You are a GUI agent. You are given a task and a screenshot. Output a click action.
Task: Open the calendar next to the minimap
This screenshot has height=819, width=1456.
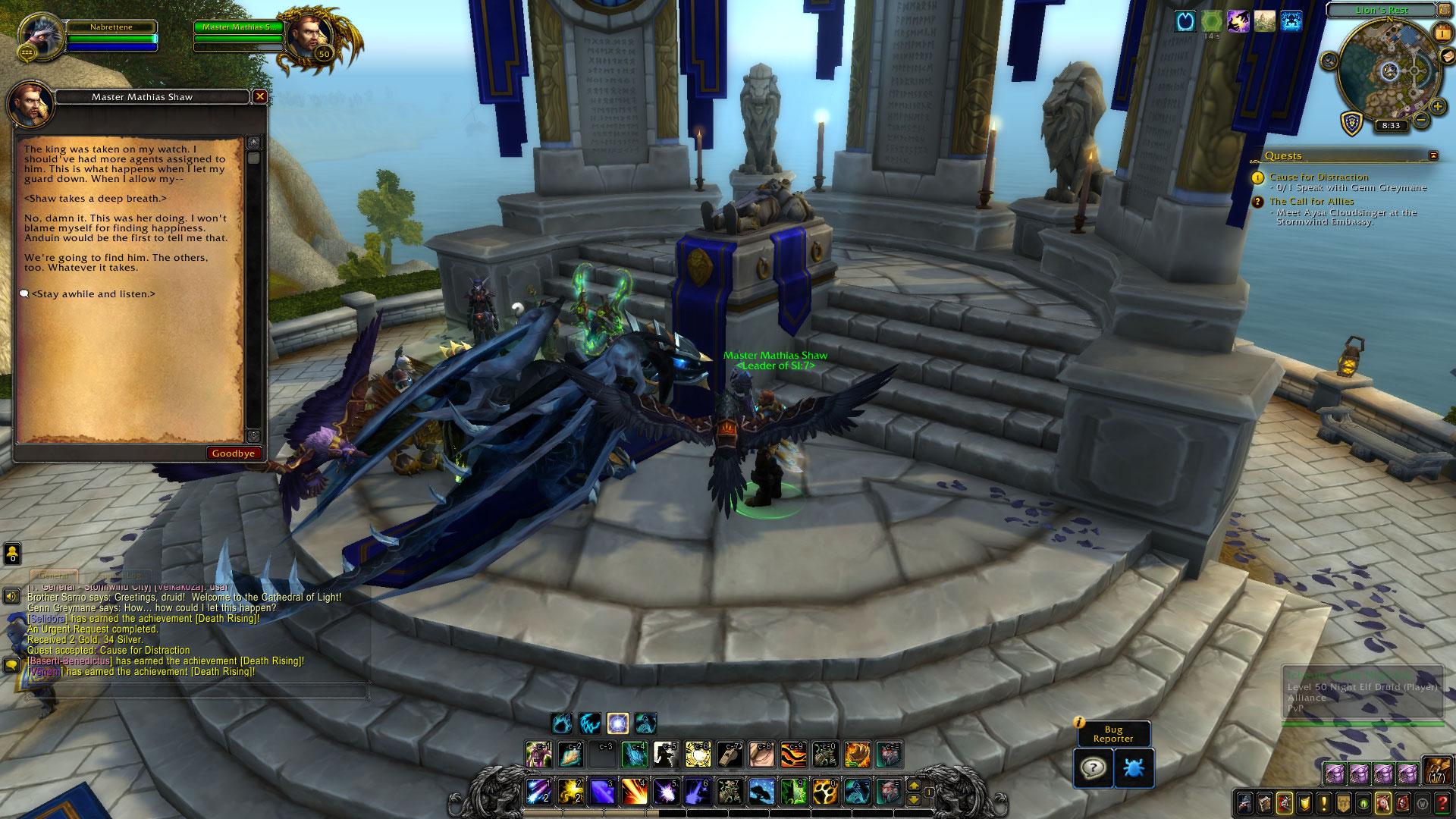coord(1441,32)
